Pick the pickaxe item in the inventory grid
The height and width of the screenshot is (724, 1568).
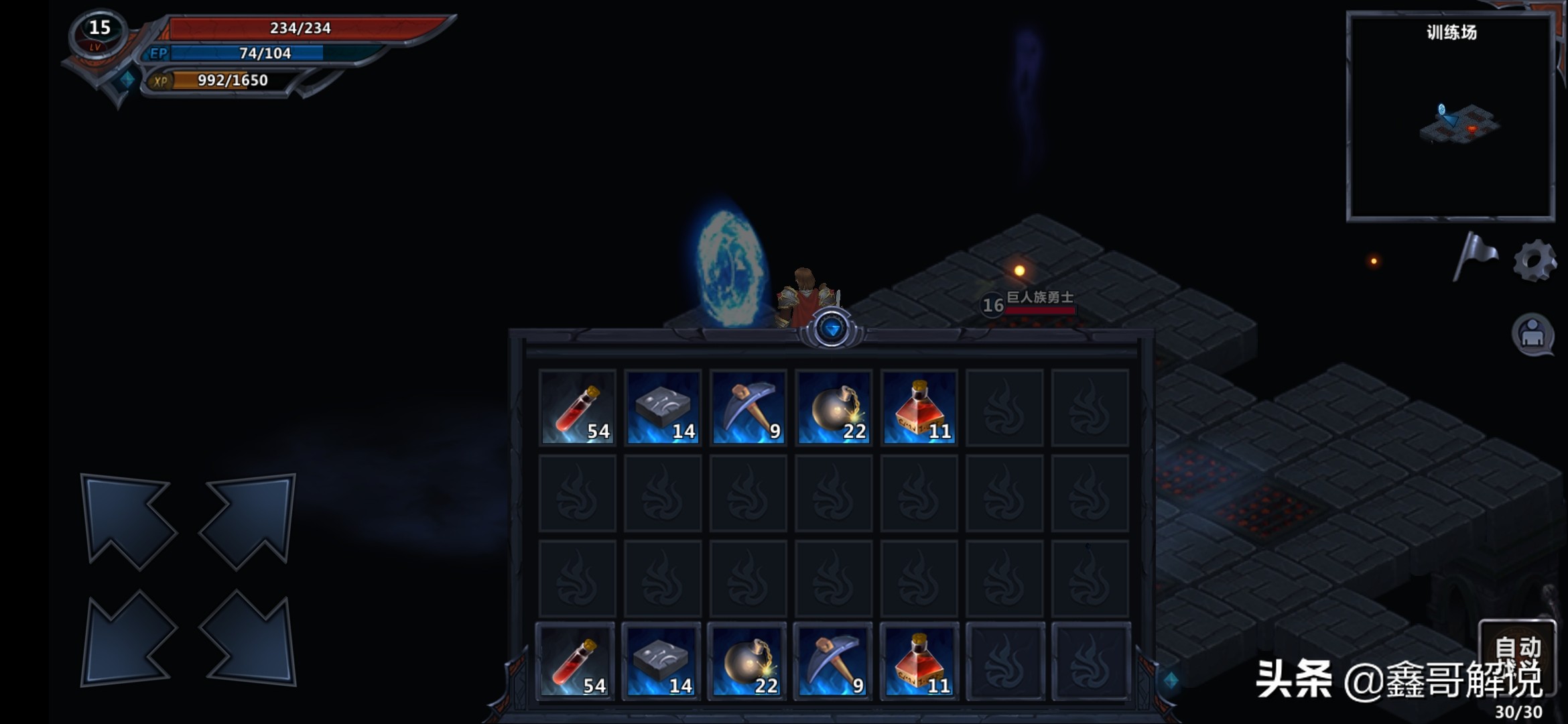pos(748,408)
